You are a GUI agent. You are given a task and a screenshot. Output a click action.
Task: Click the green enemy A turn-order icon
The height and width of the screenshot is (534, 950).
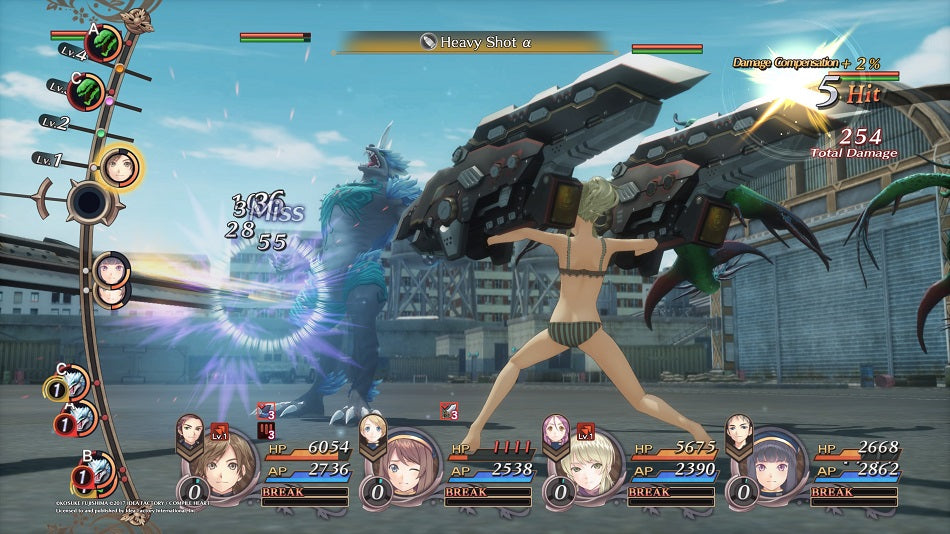coord(104,43)
